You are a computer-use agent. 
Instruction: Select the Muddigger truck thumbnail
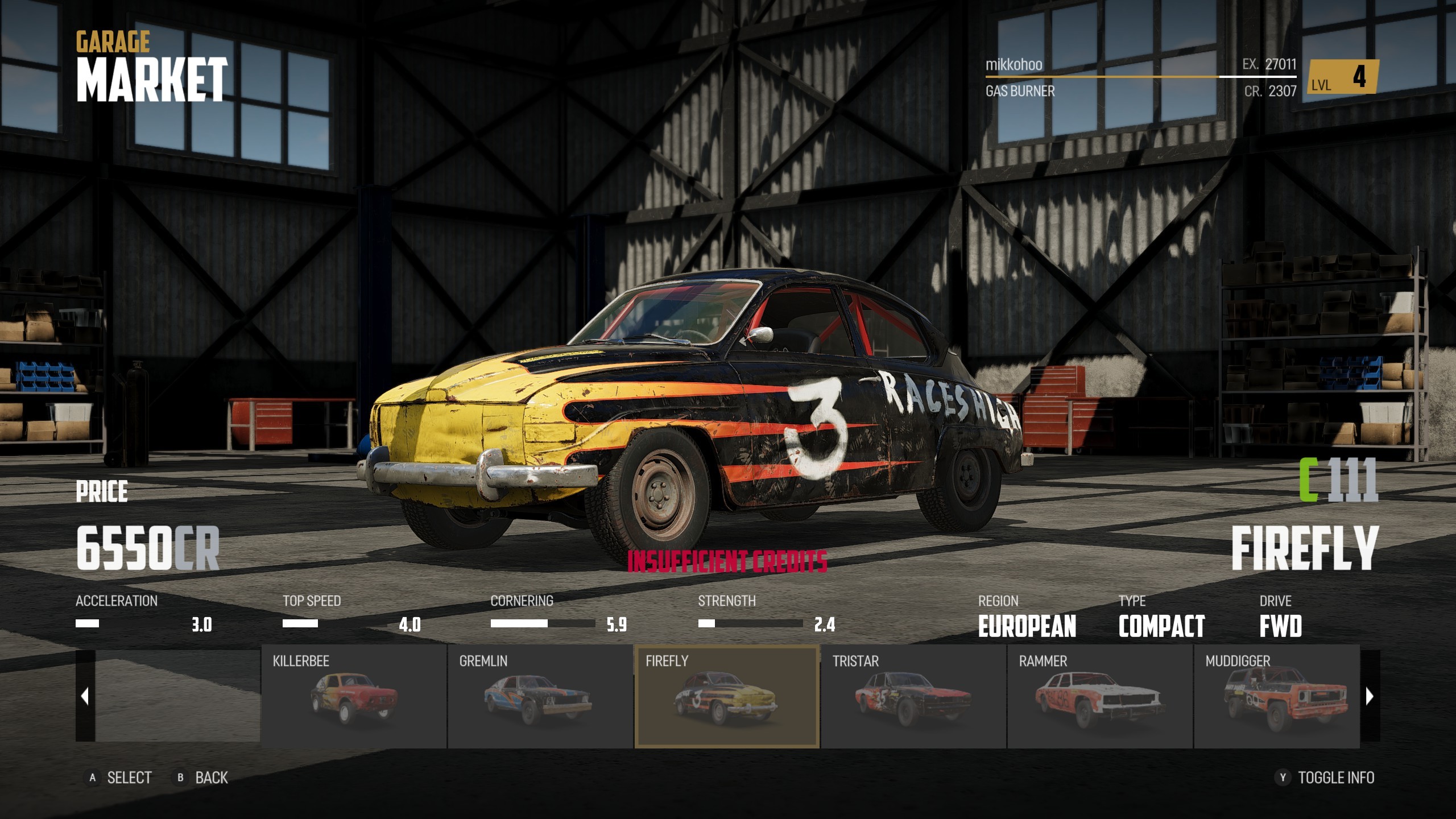pos(1277,696)
